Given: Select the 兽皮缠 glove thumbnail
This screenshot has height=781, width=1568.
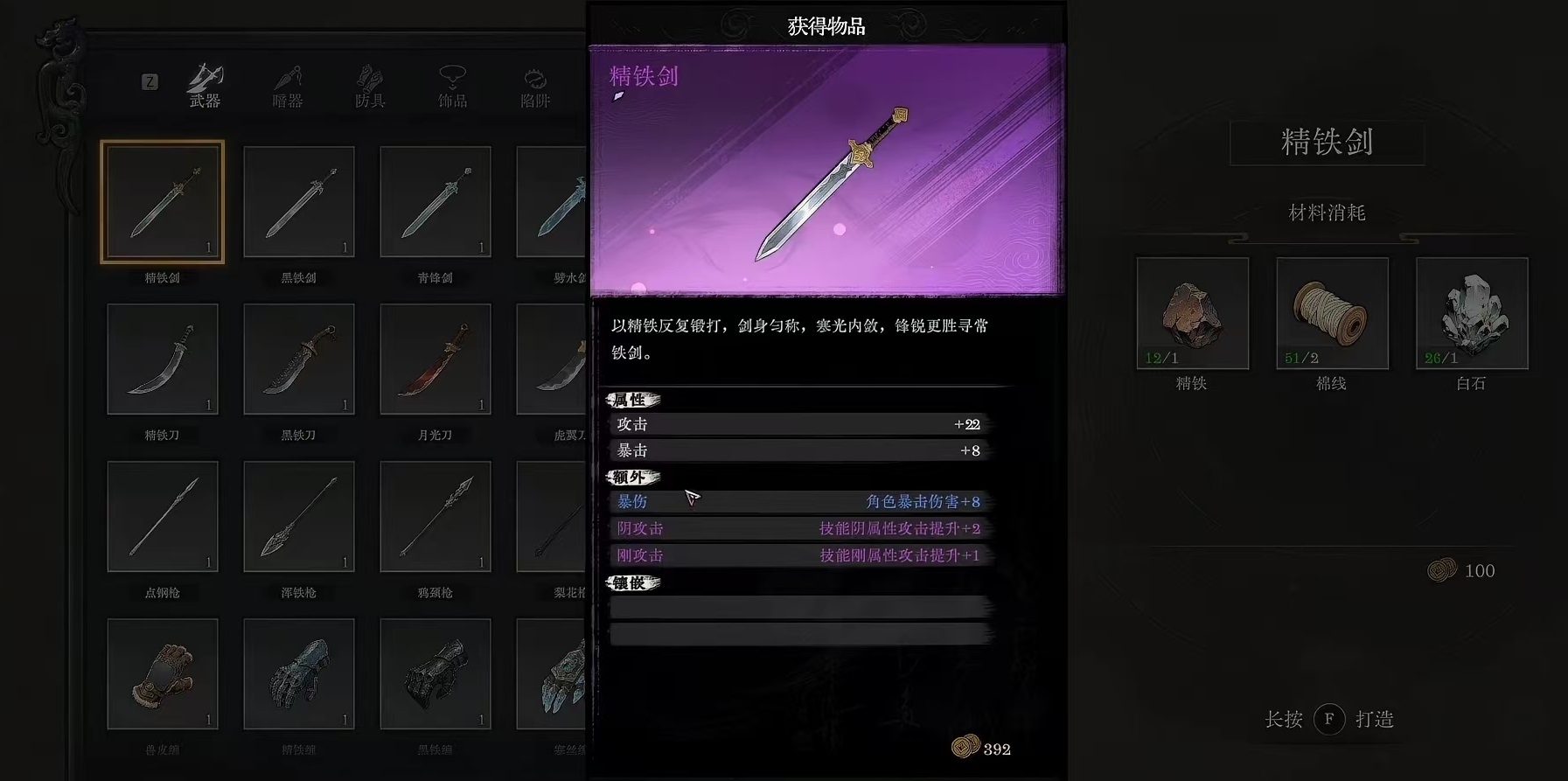Looking at the screenshot, I should coord(162,673).
